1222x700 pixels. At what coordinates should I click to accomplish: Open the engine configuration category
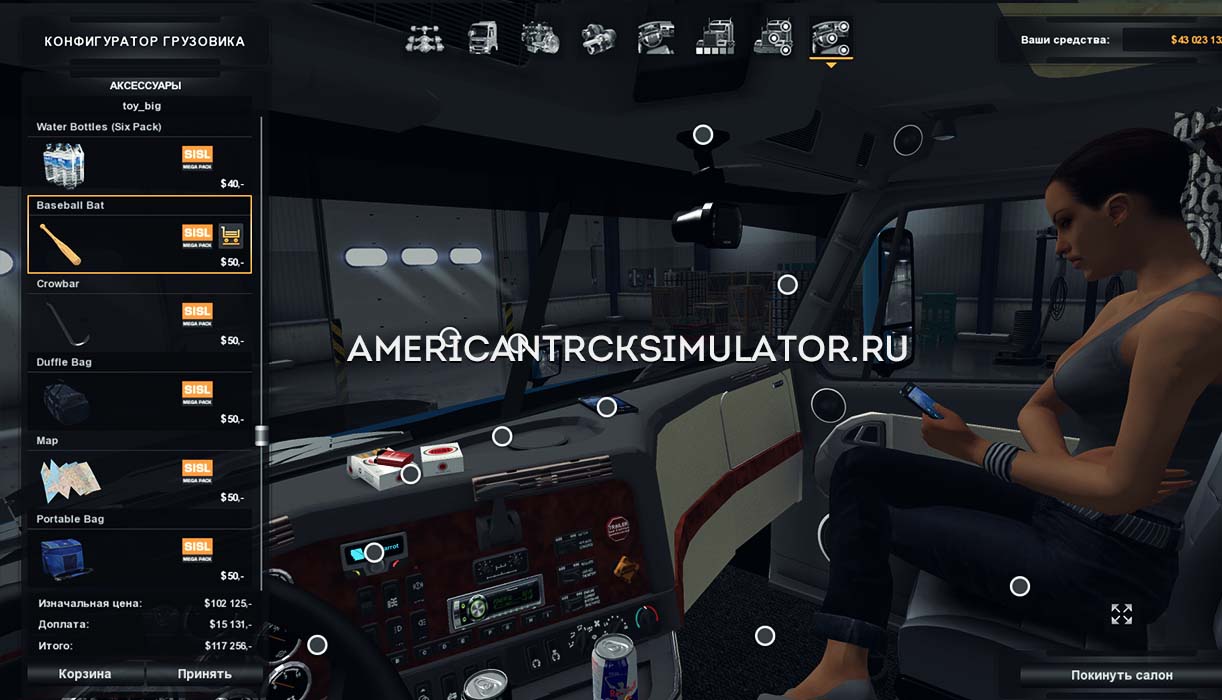pos(540,38)
